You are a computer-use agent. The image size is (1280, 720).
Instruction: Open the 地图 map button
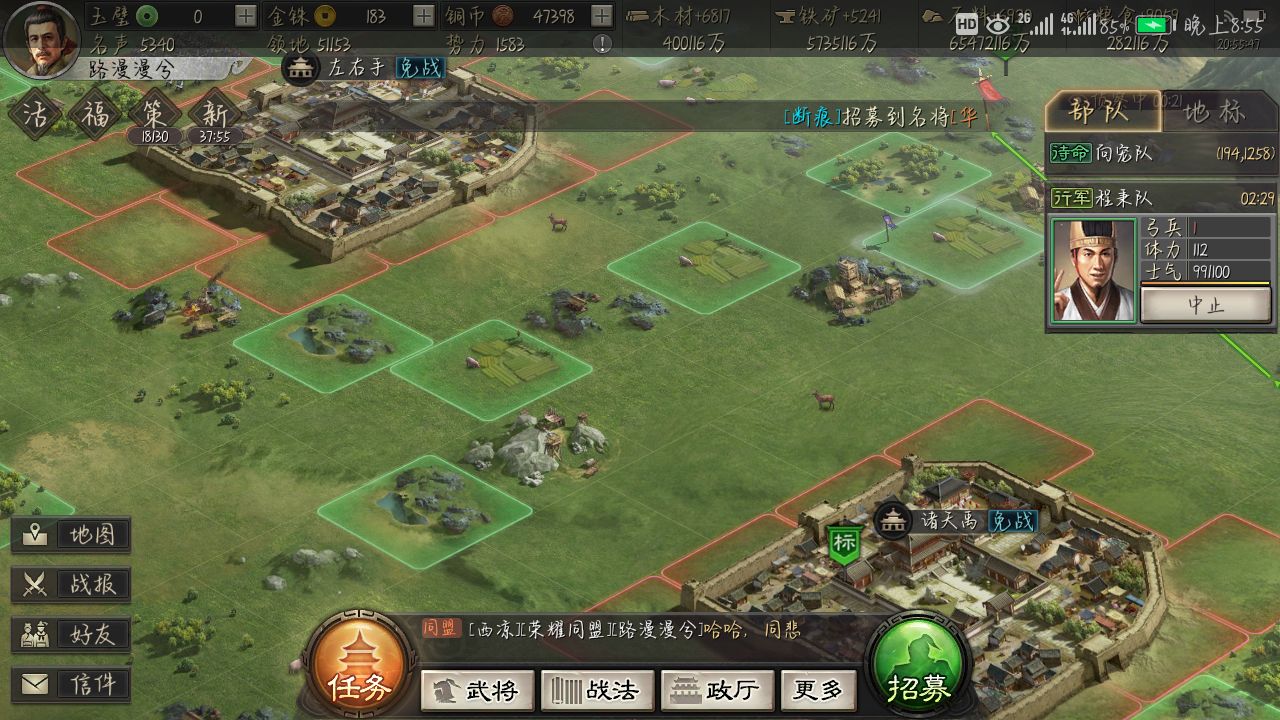pos(71,535)
